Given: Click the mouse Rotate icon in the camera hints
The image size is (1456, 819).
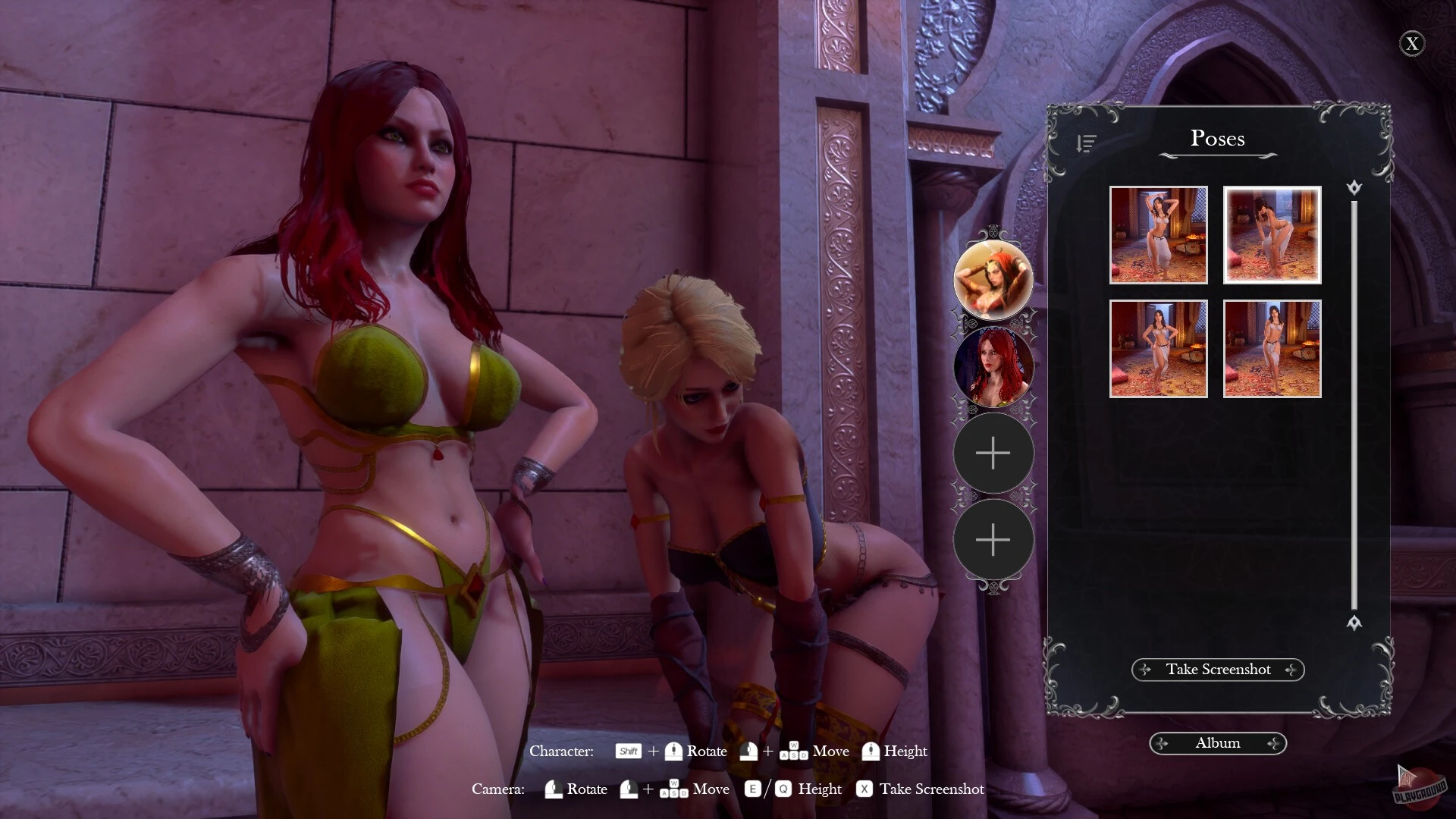Looking at the screenshot, I should click(553, 789).
